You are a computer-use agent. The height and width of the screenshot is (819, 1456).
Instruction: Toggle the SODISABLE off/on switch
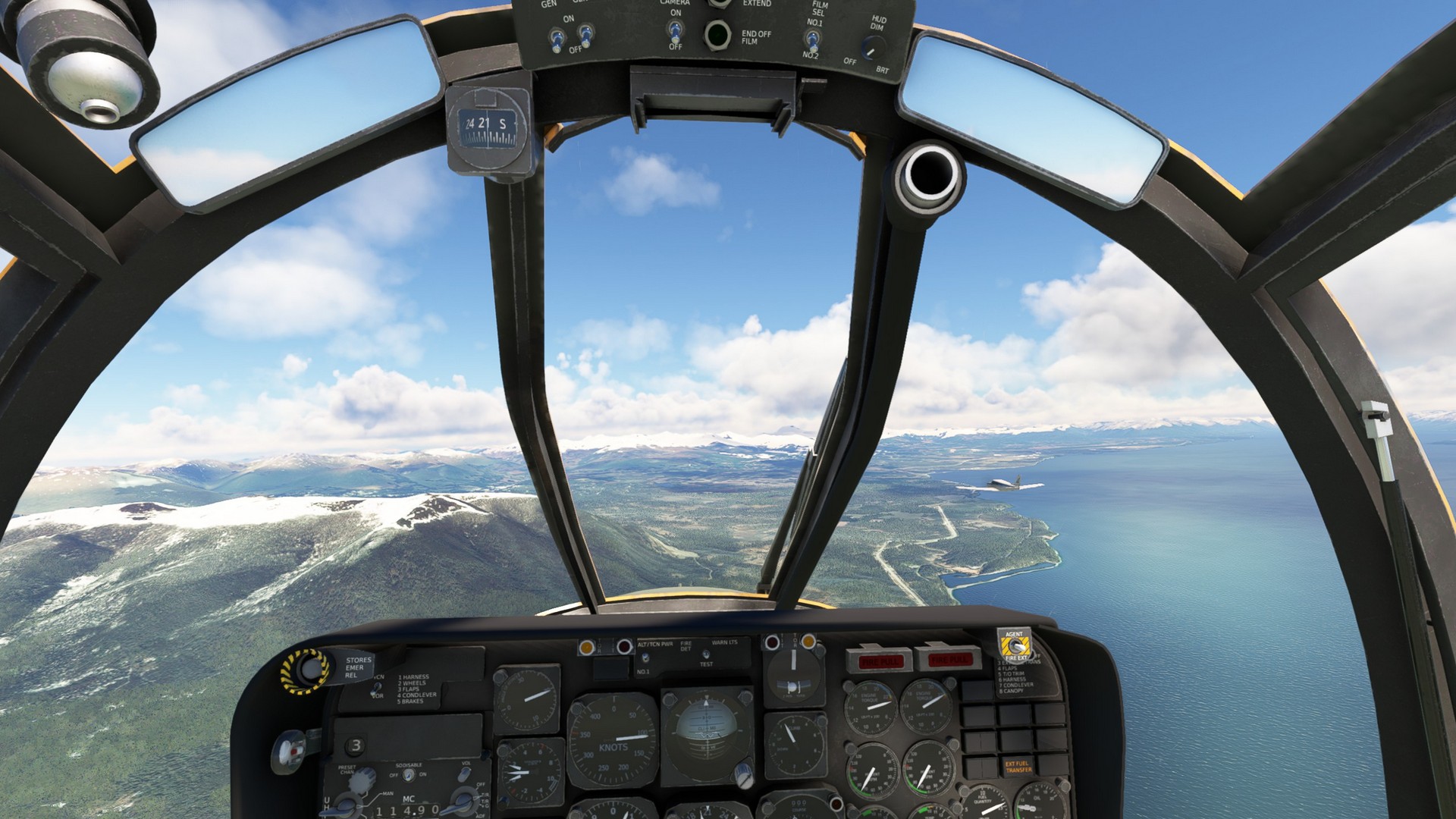click(x=409, y=775)
